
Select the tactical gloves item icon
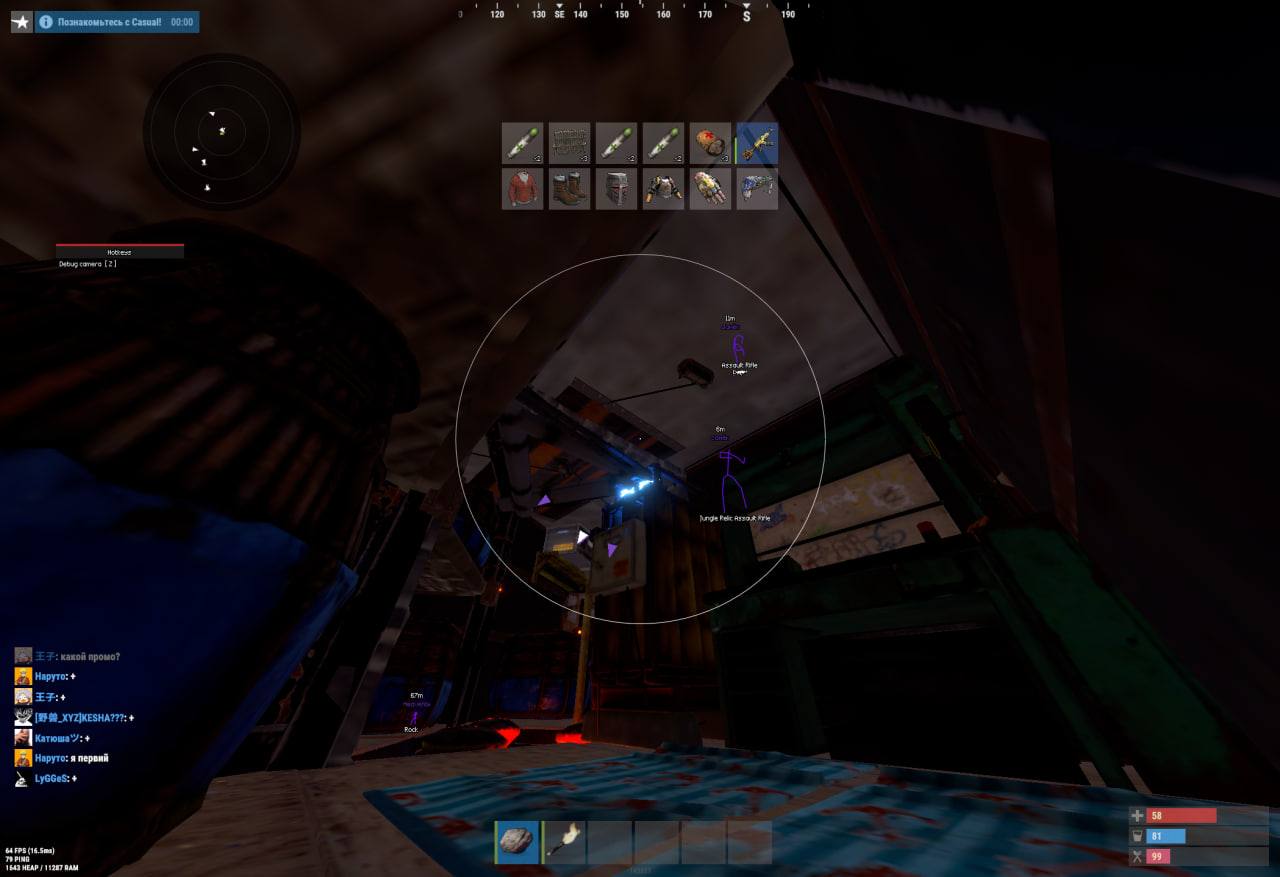pos(709,189)
